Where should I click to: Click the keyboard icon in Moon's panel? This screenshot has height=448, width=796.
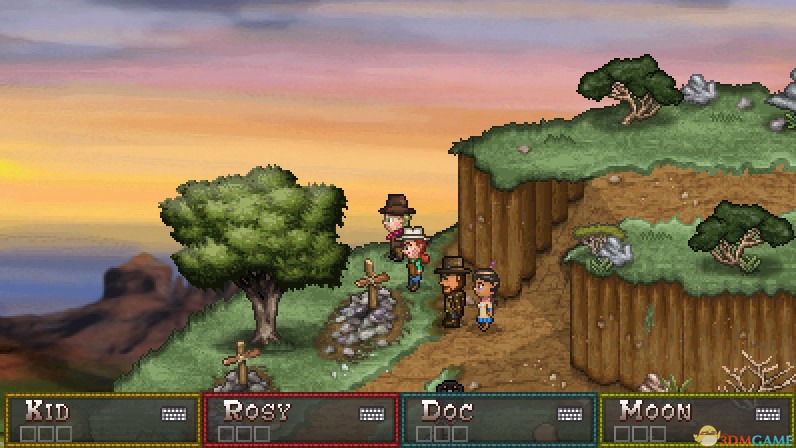[x=768, y=414]
